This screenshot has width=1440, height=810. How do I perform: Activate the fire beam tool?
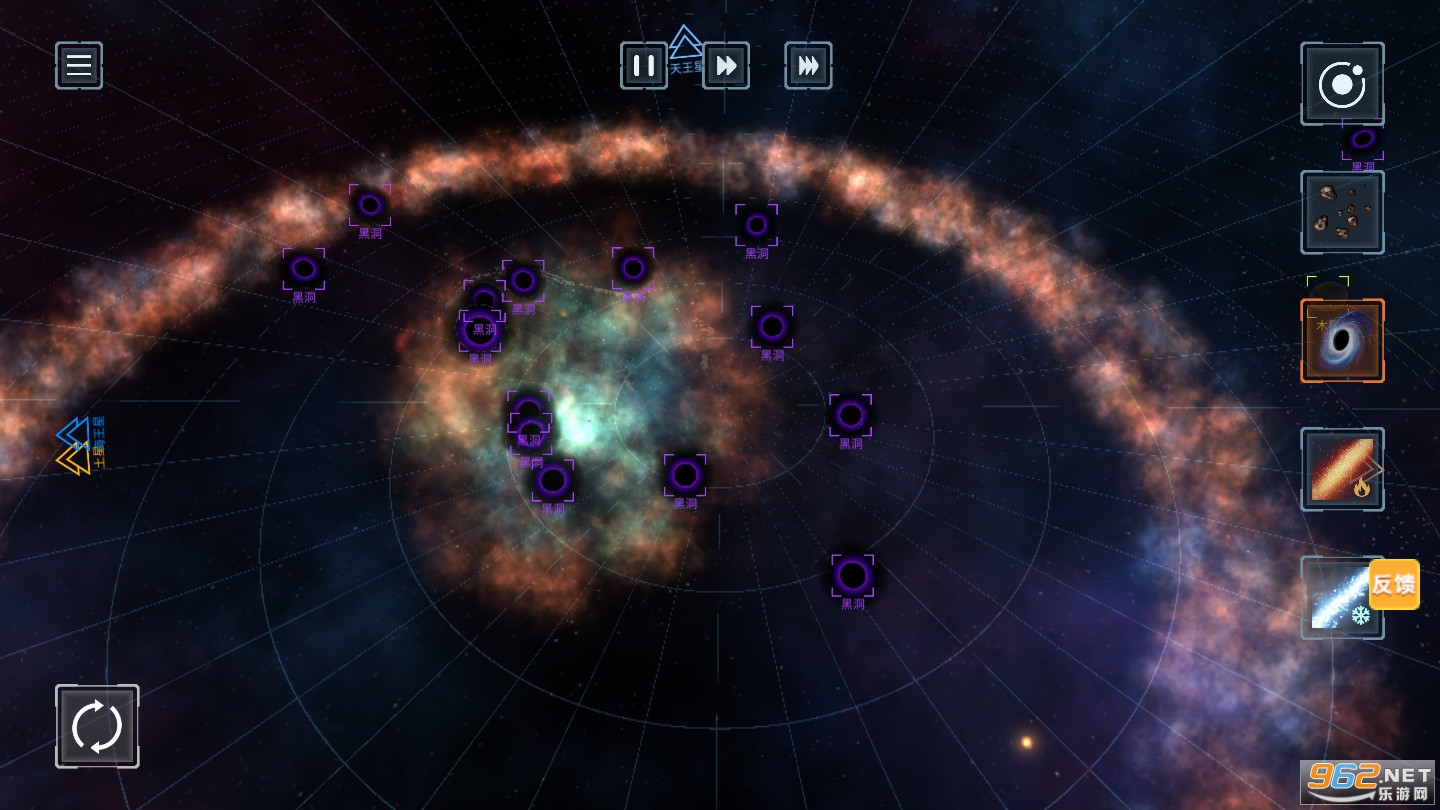click(1342, 469)
